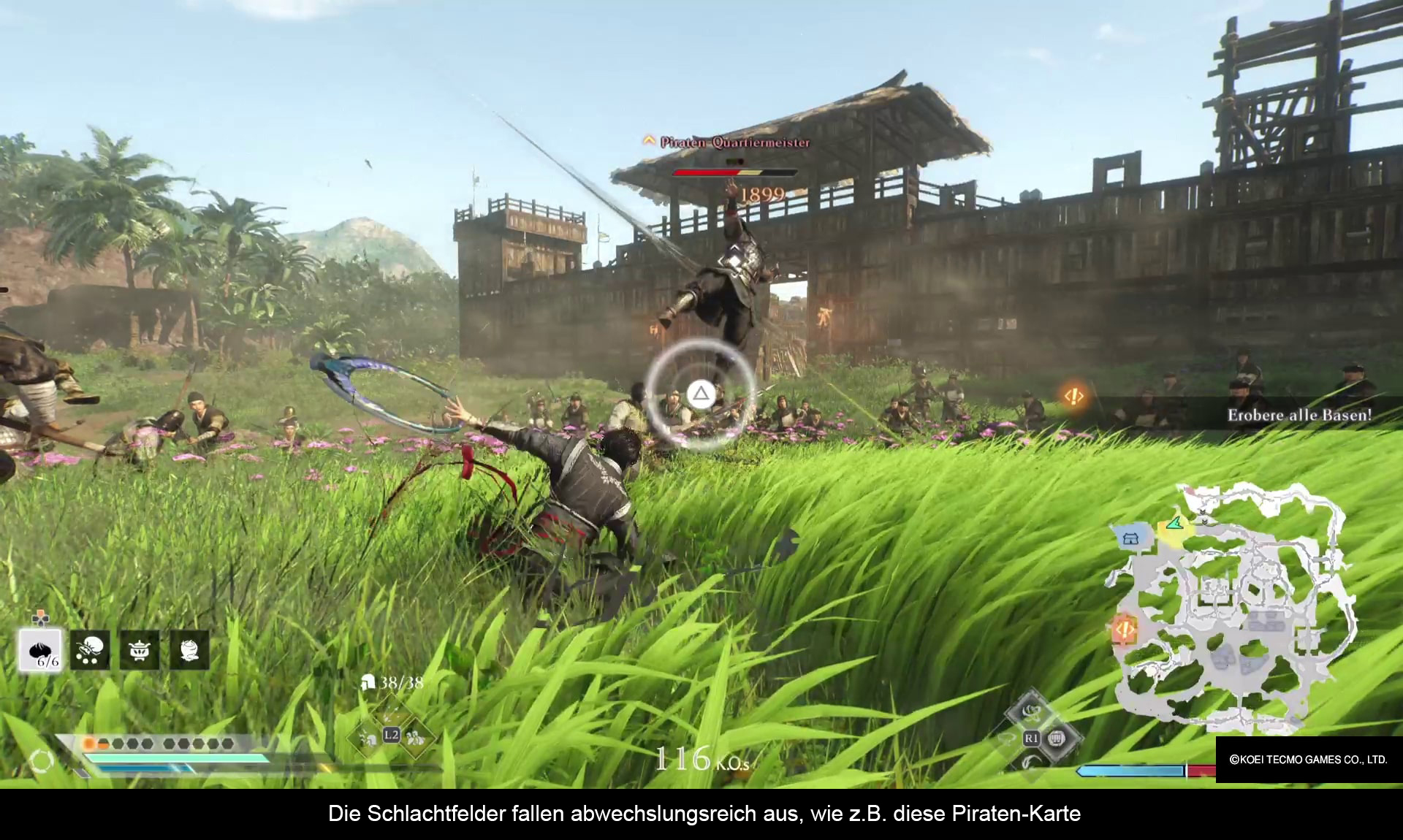1403x840 pixels.
Task: Select the meat bun item slot
Action: (x=40, y=650)
